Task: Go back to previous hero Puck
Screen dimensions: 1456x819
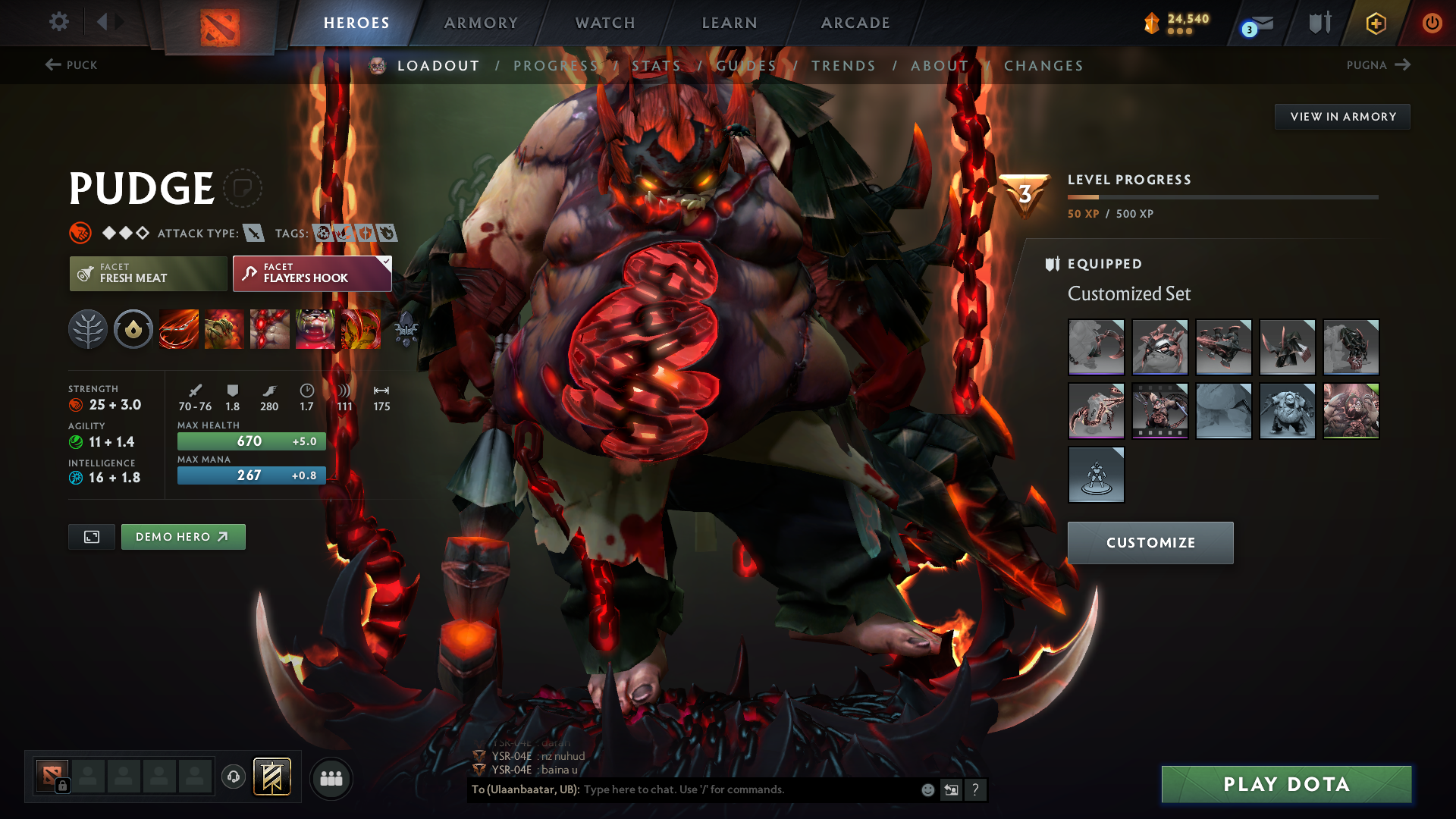Action: click(71, 65)
